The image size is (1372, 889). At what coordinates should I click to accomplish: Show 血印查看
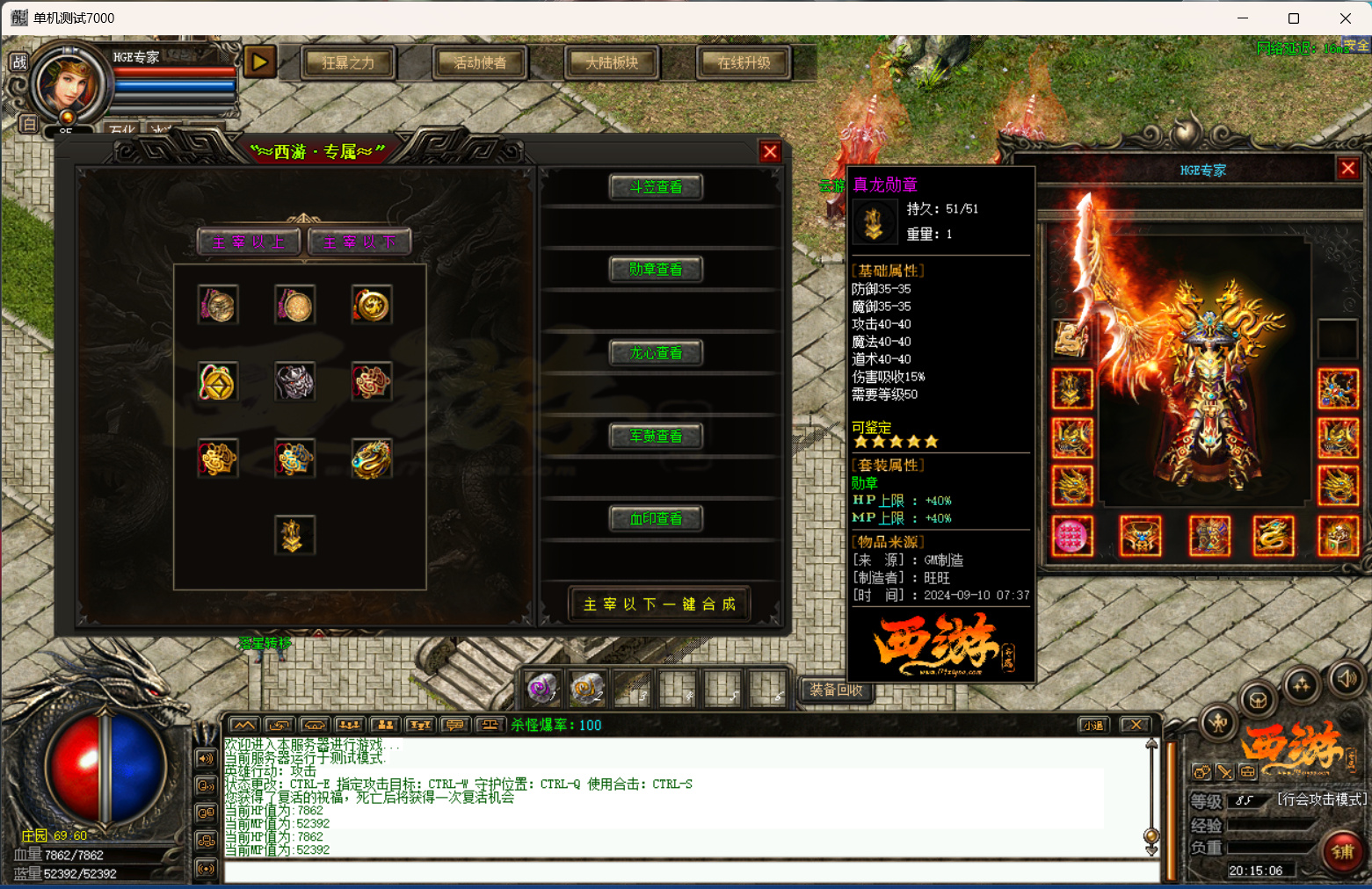656,519
